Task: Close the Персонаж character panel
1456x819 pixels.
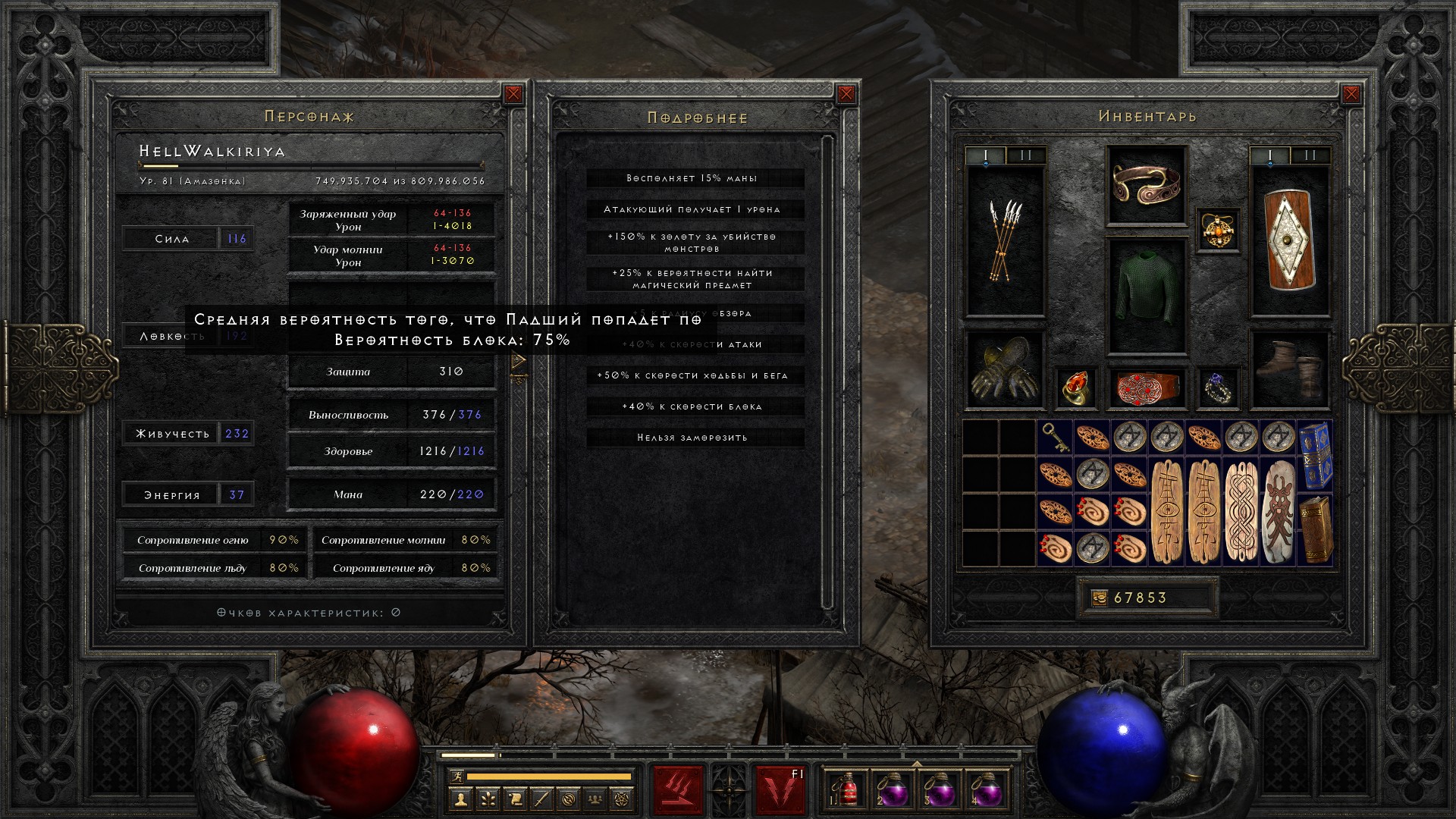Action: click(513, 94)
